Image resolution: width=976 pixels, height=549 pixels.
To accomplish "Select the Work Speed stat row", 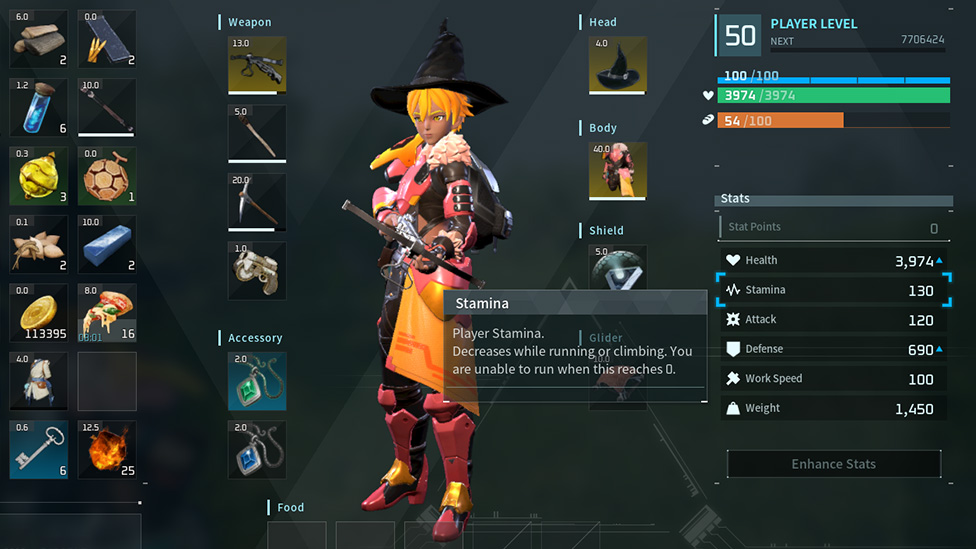I will click(832, 379).
